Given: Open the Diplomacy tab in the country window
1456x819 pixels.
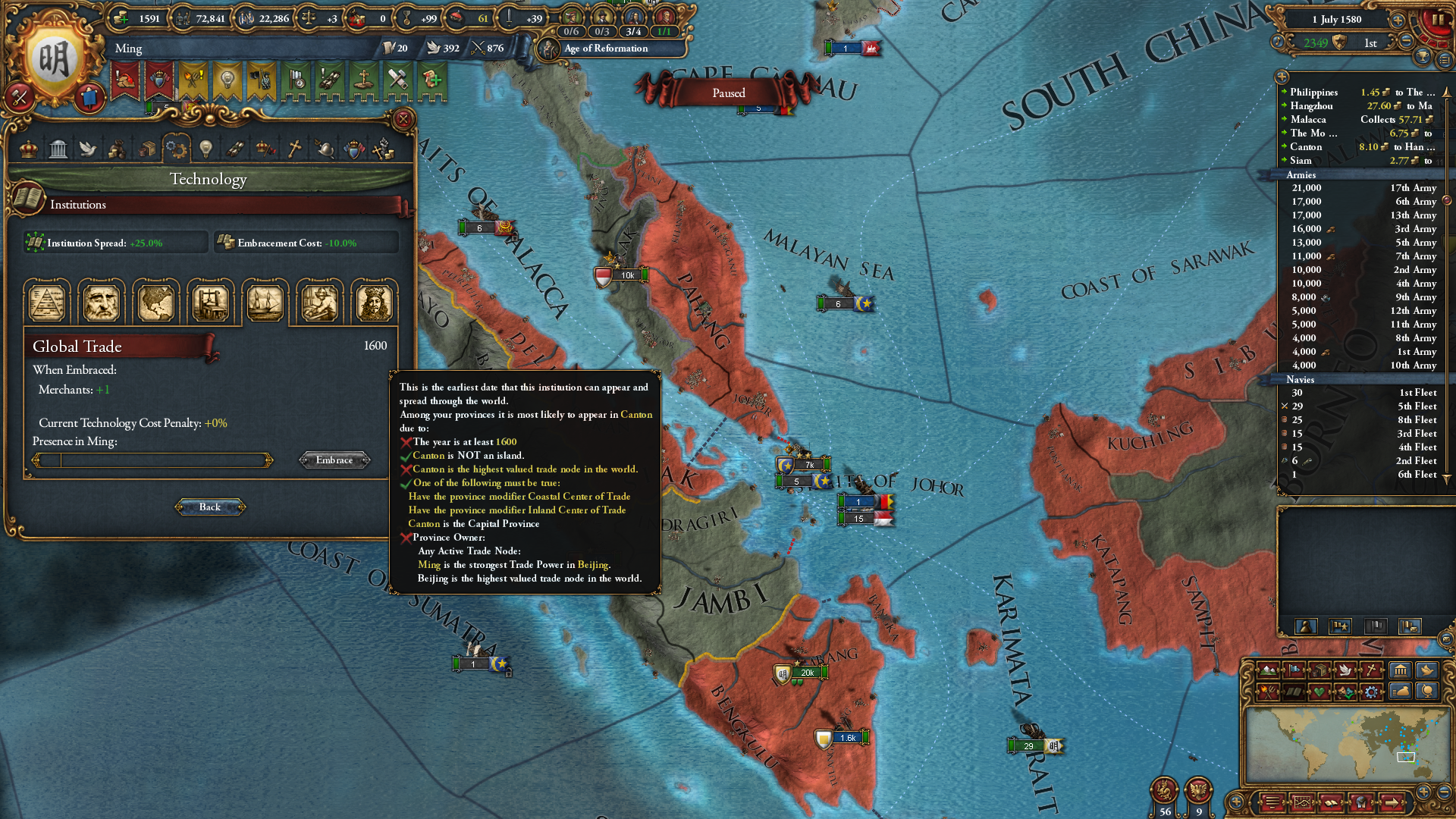Looking at the screenshot, I should [87, 148].
